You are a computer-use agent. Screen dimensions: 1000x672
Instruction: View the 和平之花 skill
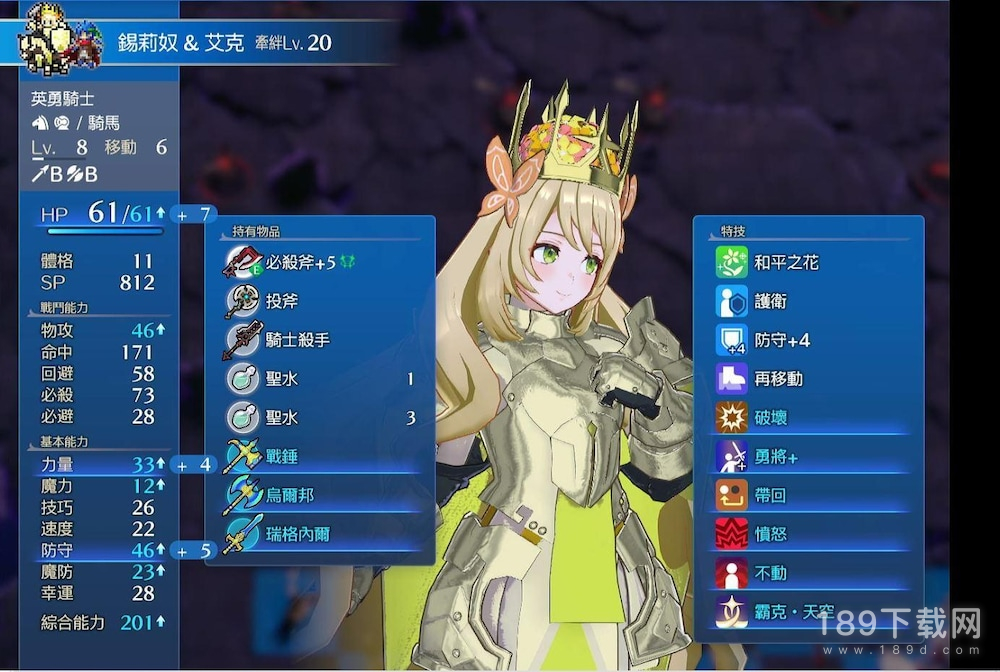pos(786,262)
